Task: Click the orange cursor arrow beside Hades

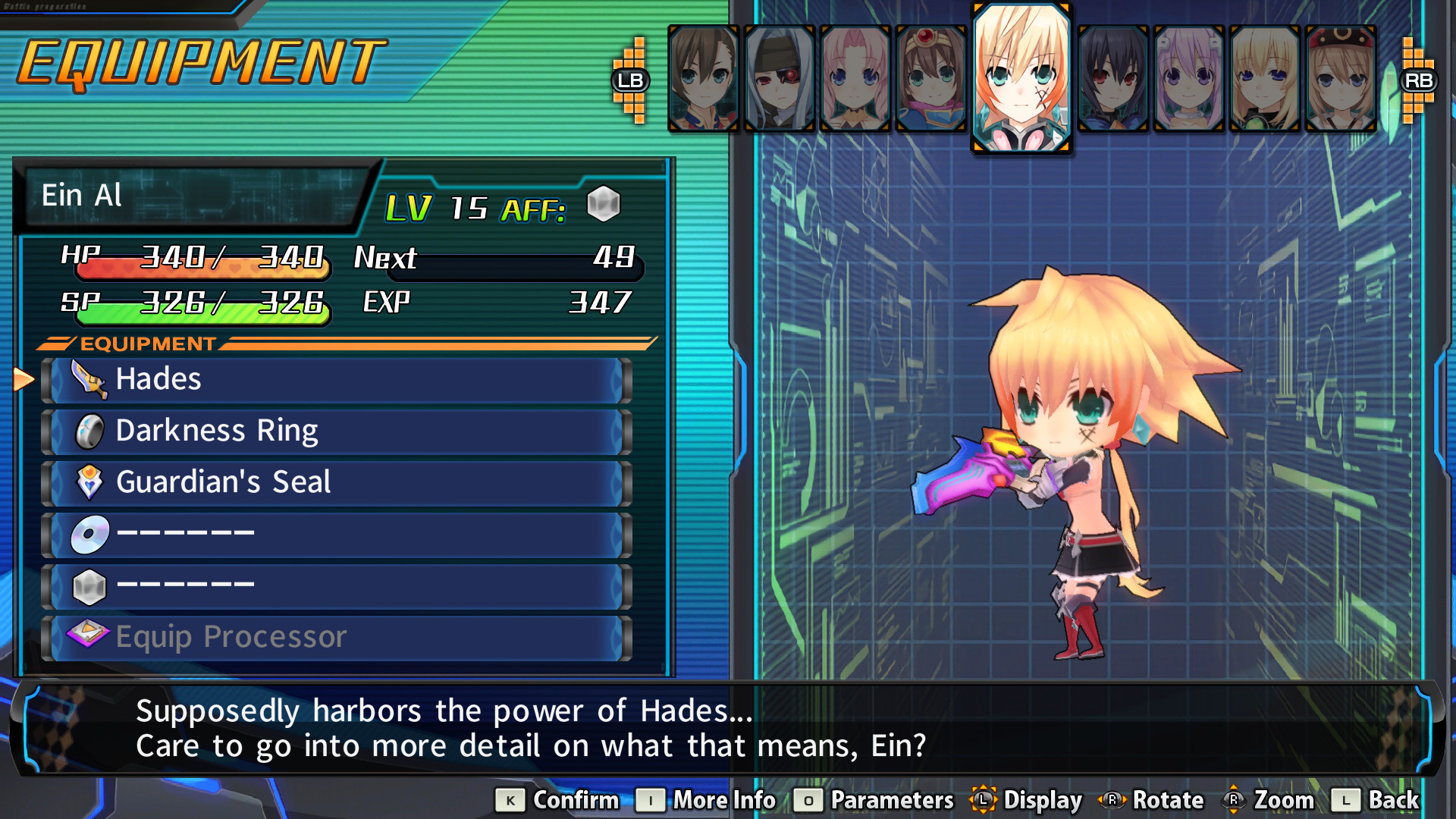Action: click(x=25, y=378)
